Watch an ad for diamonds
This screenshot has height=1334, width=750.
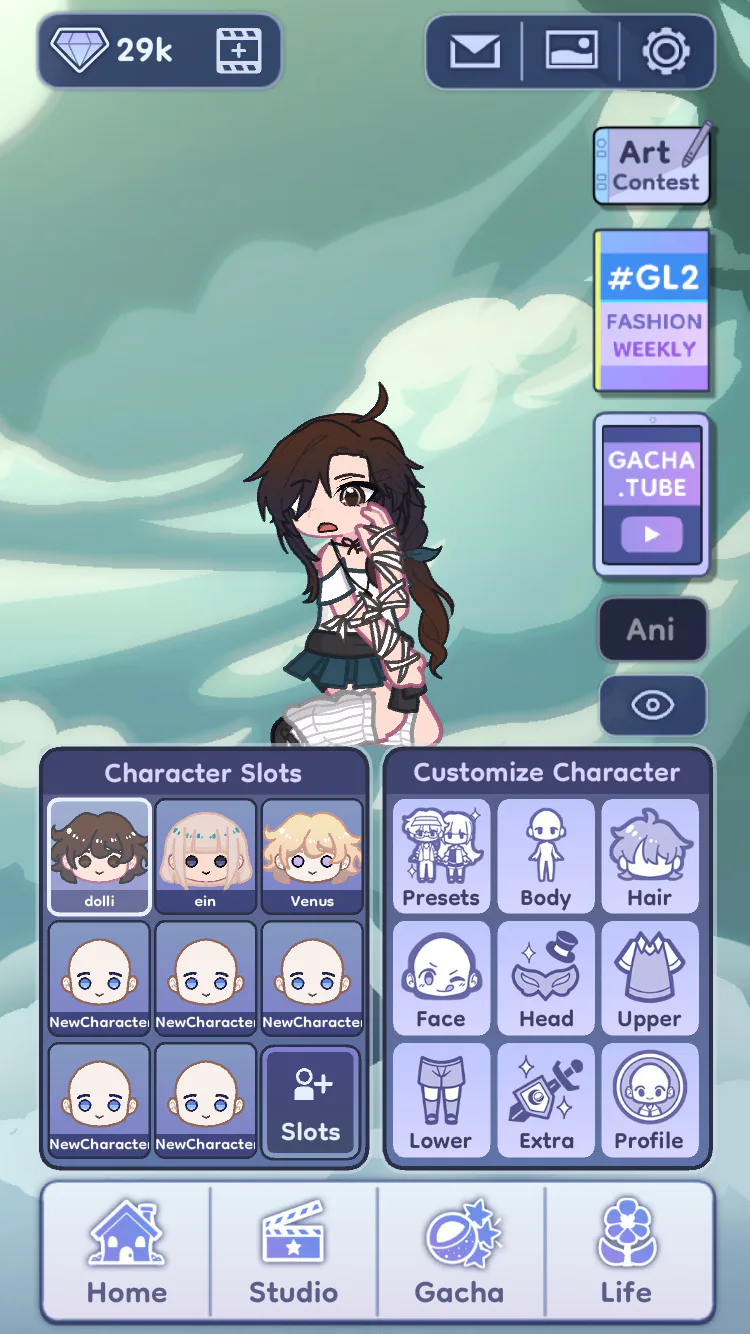(239, 50)
